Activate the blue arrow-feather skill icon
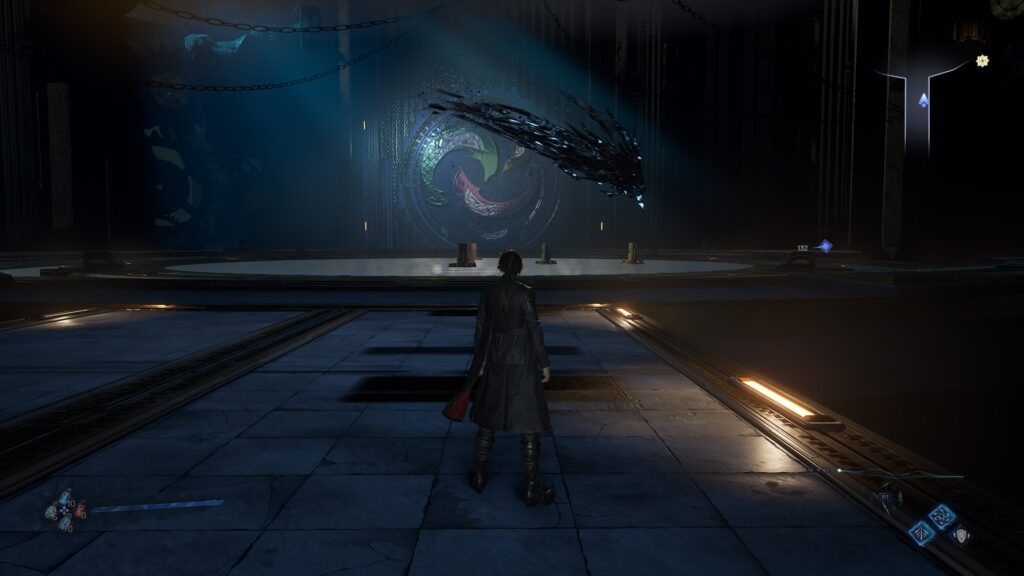 (x=921, y=533)
